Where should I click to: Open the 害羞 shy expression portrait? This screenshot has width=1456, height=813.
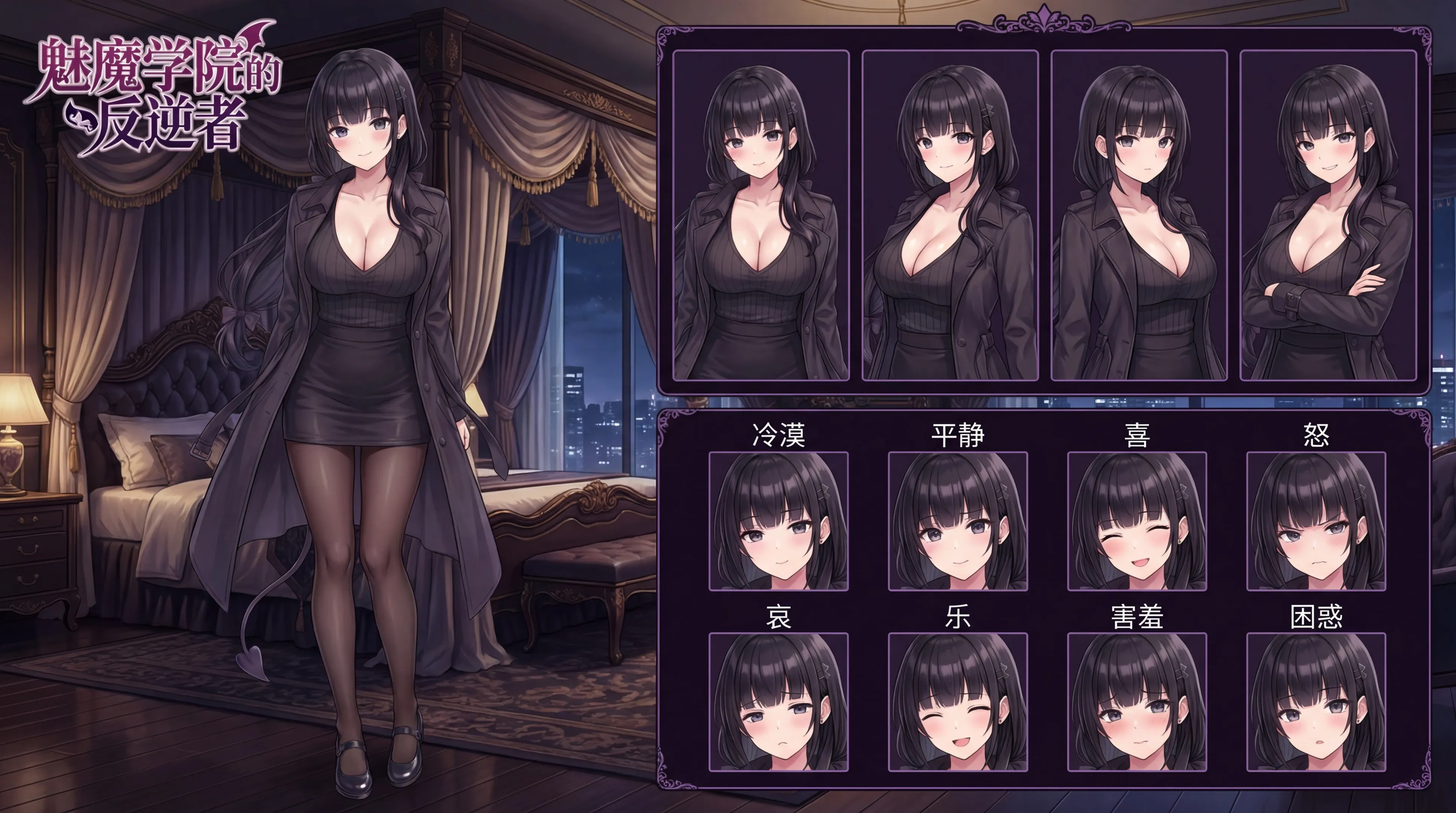click(x=1137, y=702)
